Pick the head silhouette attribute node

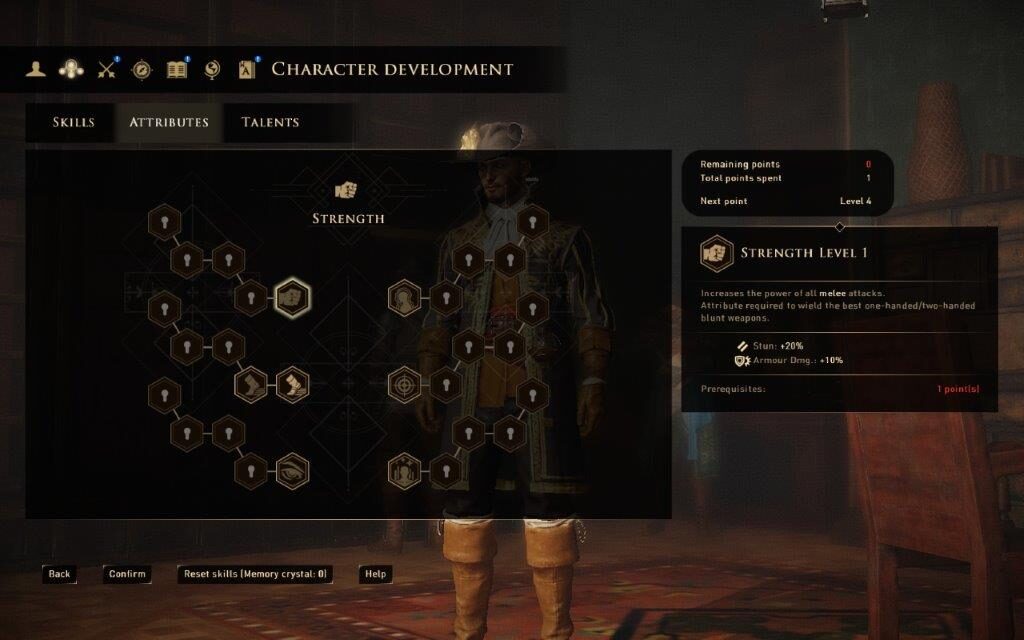403,298
